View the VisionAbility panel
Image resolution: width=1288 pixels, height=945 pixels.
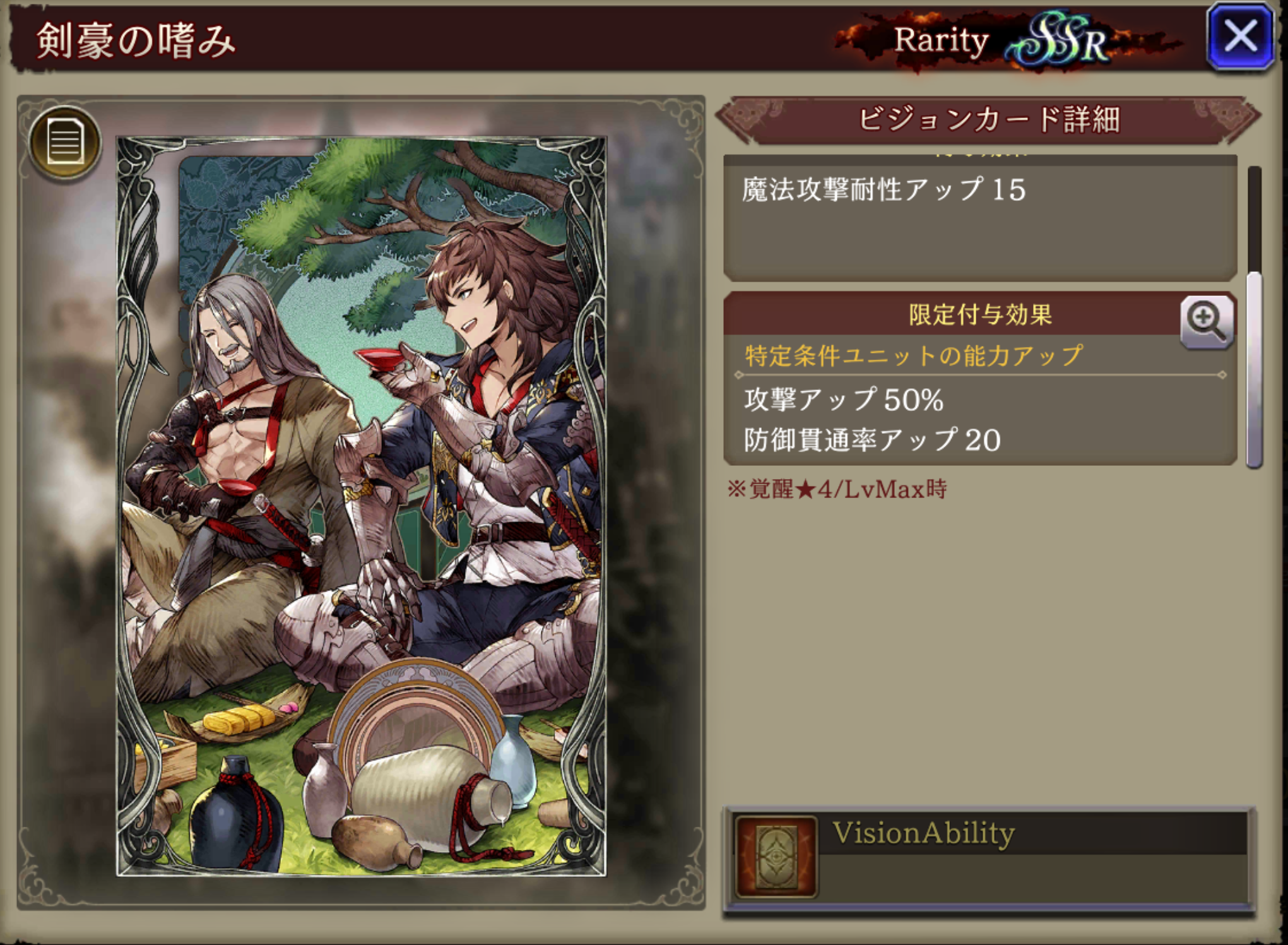(989, 859)
